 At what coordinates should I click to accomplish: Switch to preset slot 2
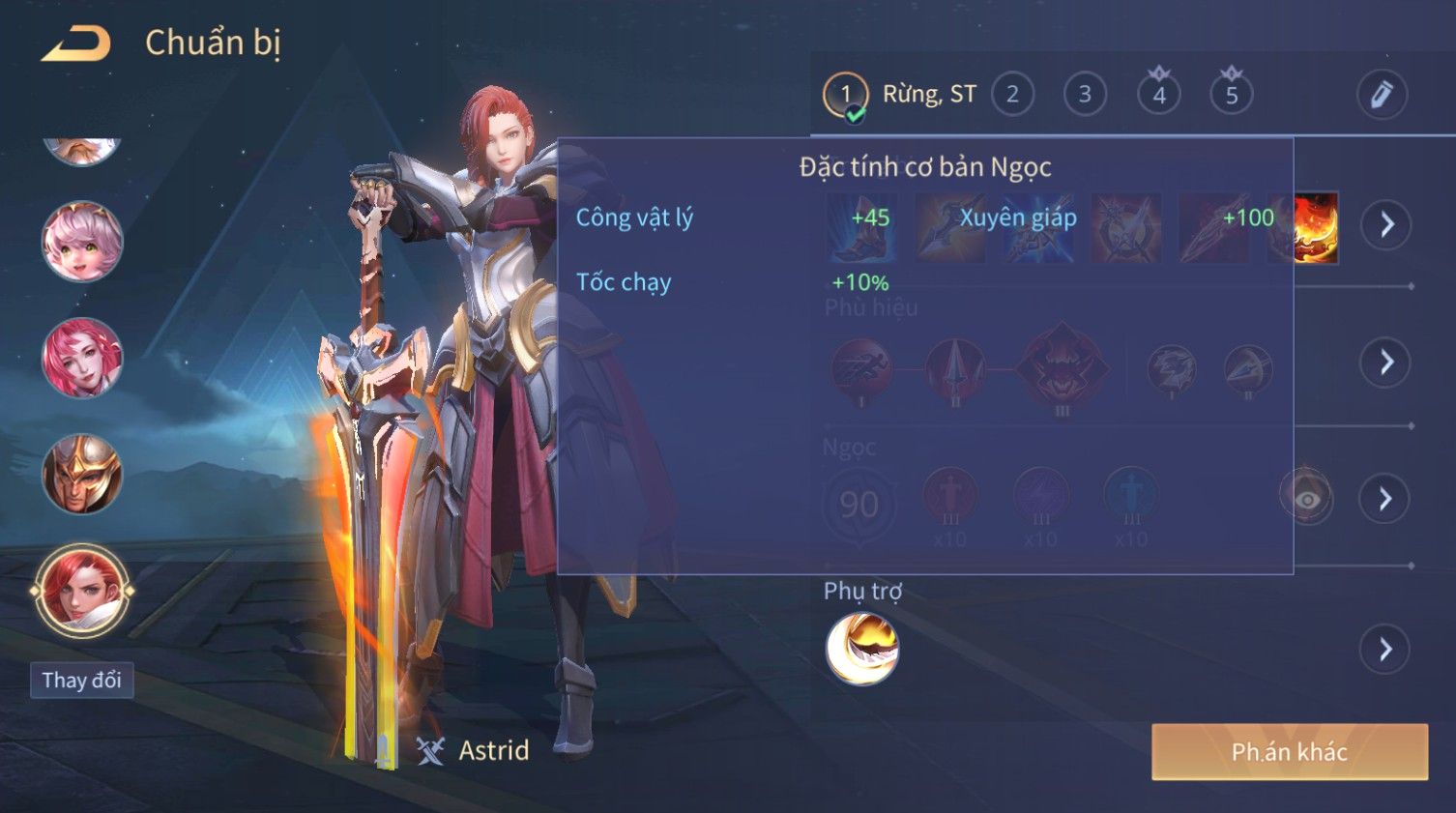pyautogui.click(x=1012, y=95)
